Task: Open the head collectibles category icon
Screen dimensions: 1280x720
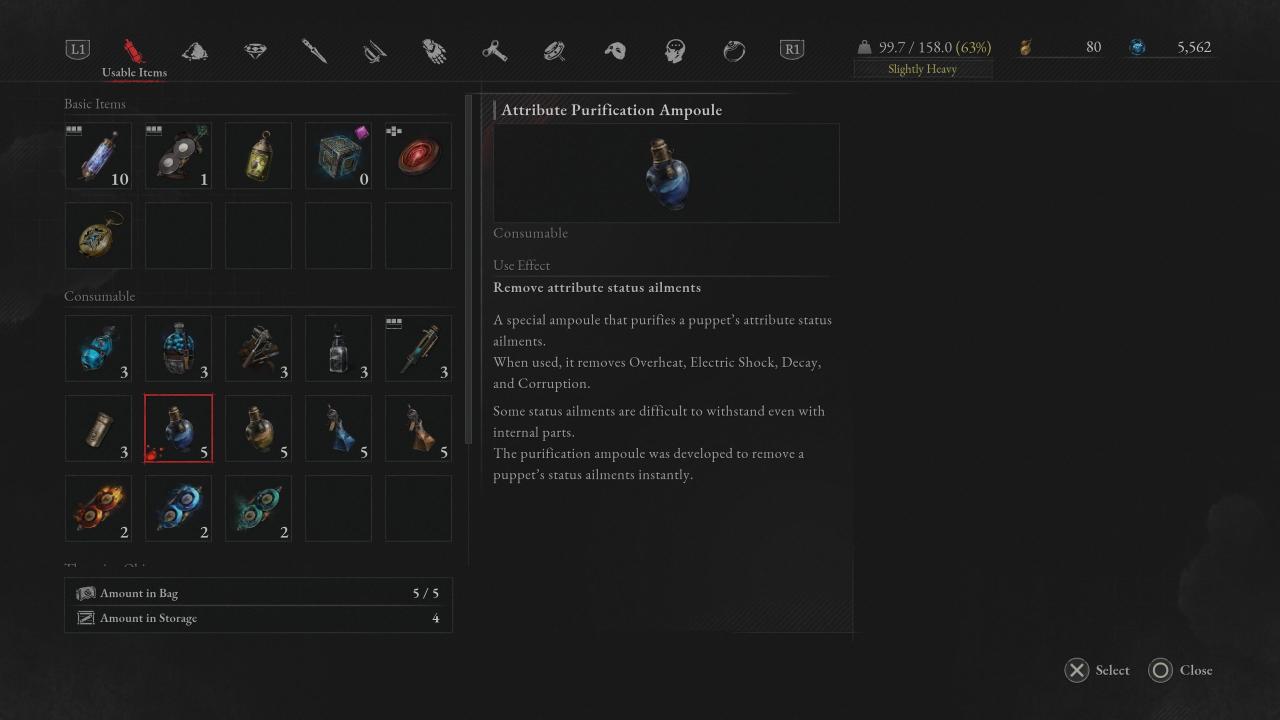Action: [x=676, y=48]
